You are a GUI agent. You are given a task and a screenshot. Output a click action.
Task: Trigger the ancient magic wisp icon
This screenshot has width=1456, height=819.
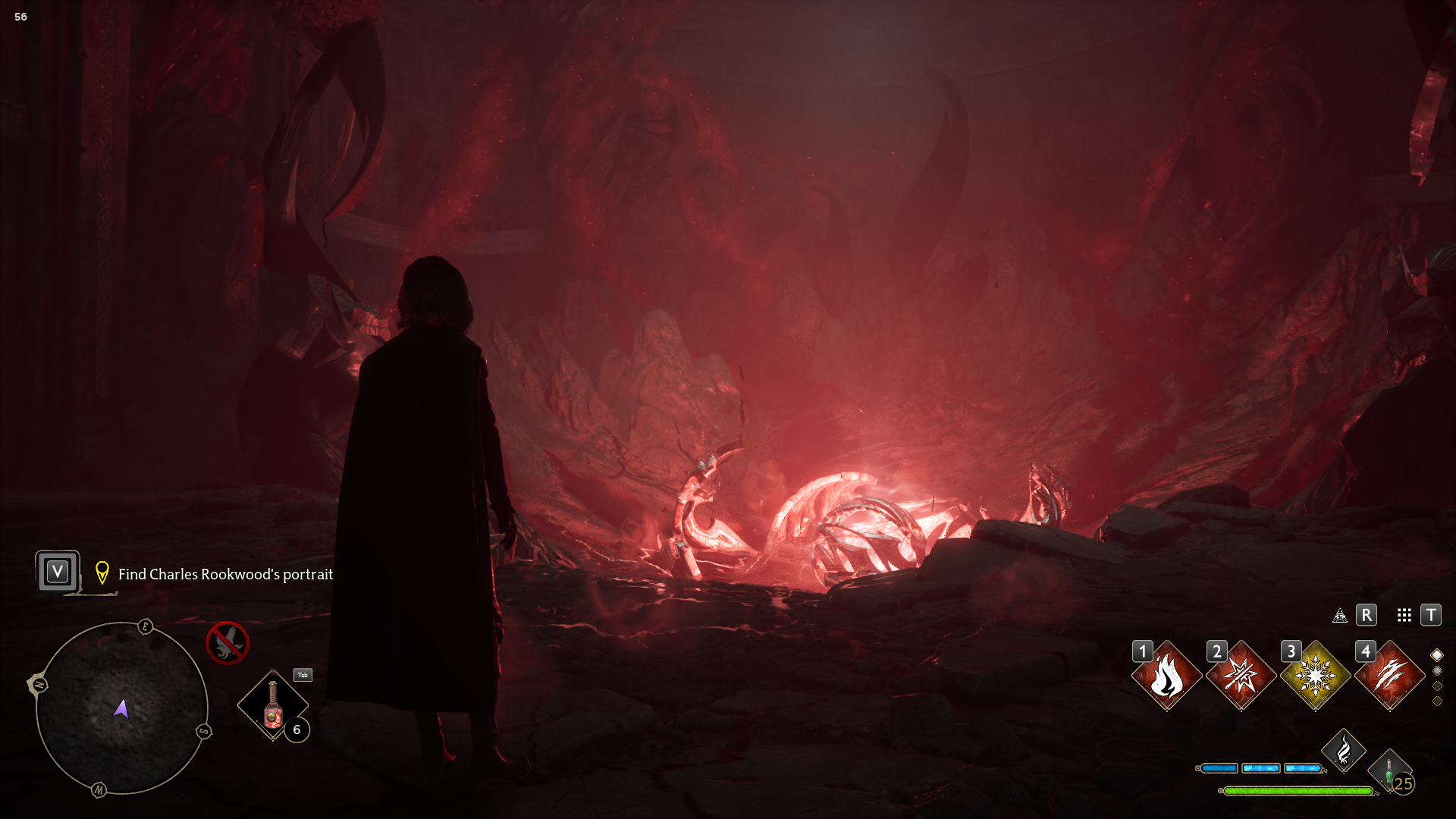1343,751
